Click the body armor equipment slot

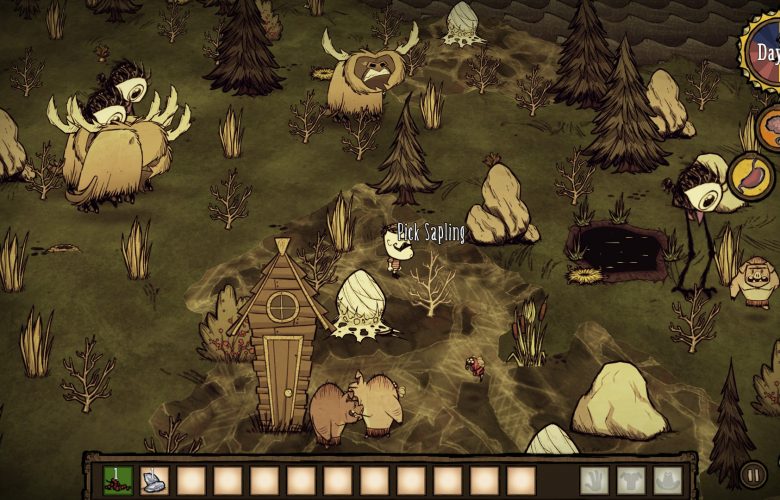(631, 481)
